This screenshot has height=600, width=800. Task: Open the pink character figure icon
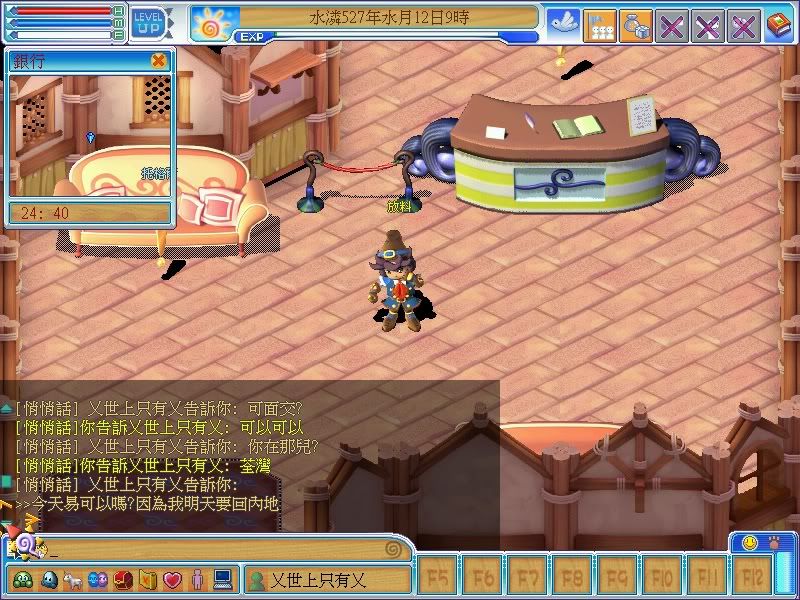tap(197, 579)
